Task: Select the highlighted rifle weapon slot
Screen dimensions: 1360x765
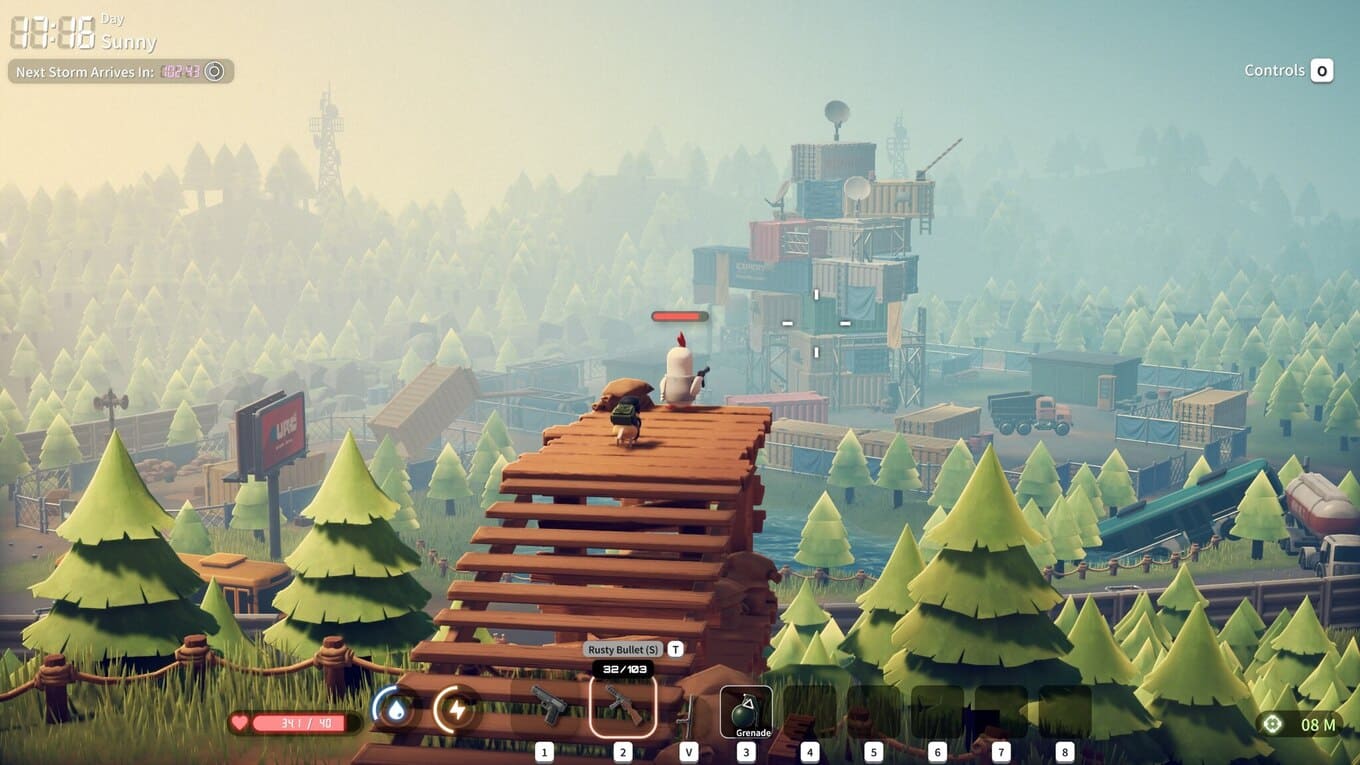Action: point(622,706)
